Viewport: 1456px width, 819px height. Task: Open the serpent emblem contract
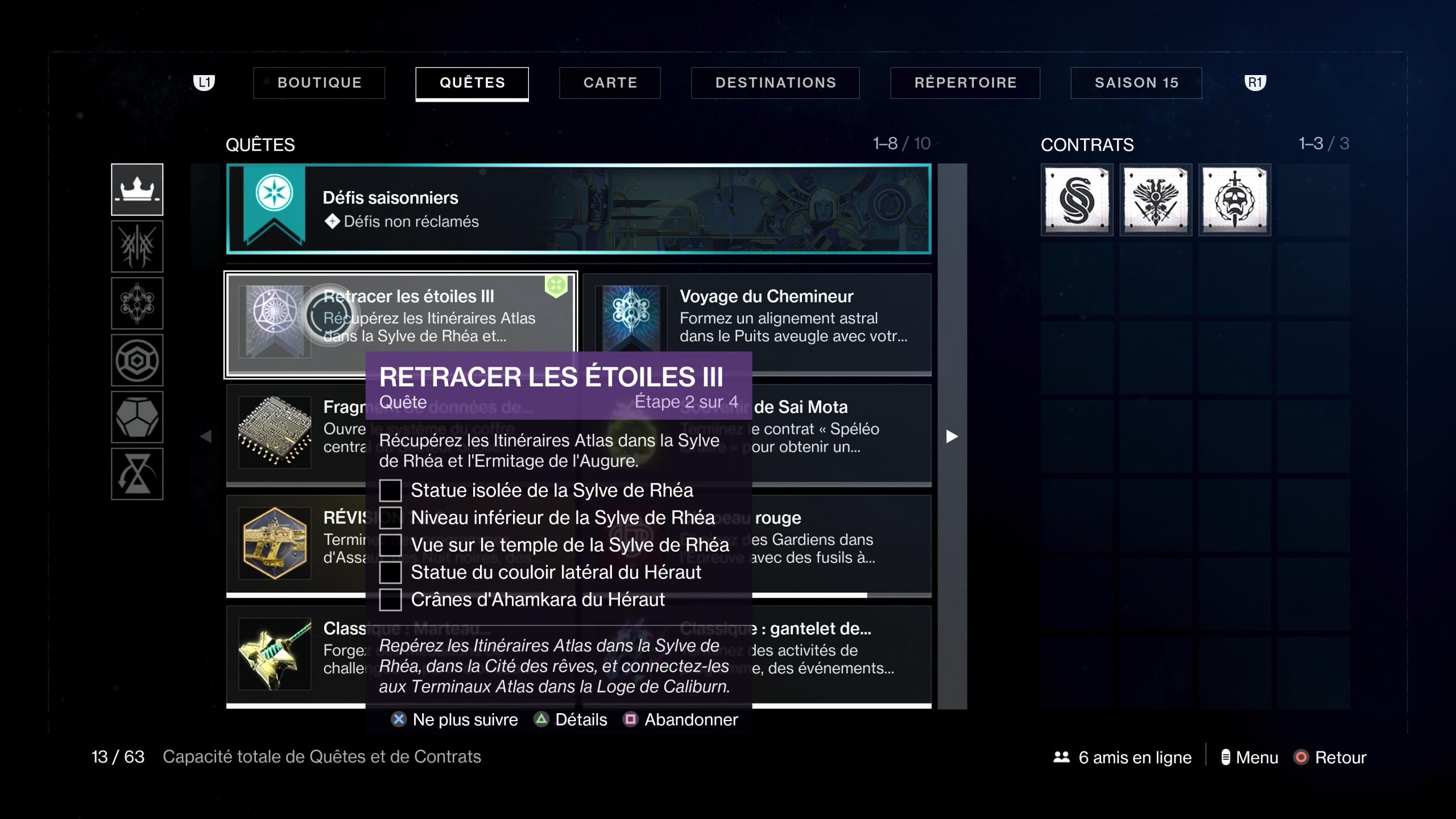(1077, 200)
